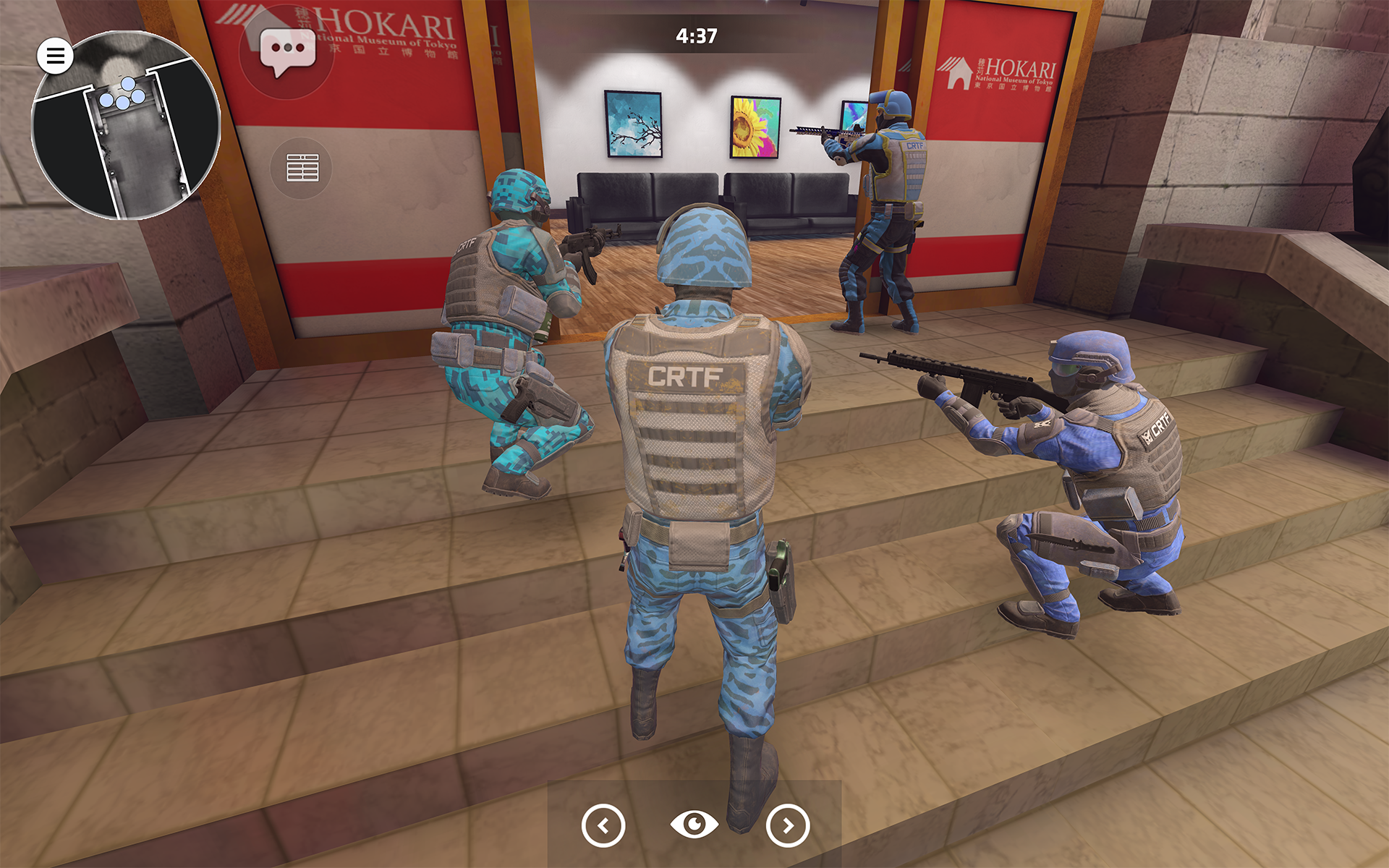
Task: Open the chat bubble messages icon
Action: pos(287,53)
